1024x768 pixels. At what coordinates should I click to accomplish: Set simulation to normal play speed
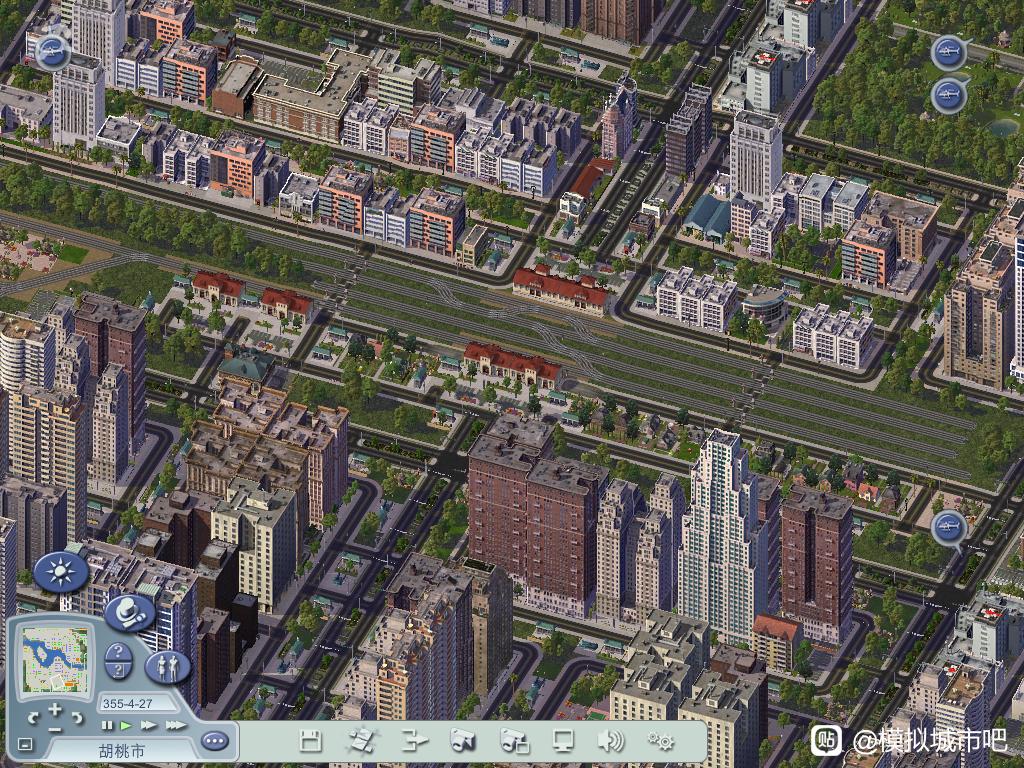tap(126, 725)
